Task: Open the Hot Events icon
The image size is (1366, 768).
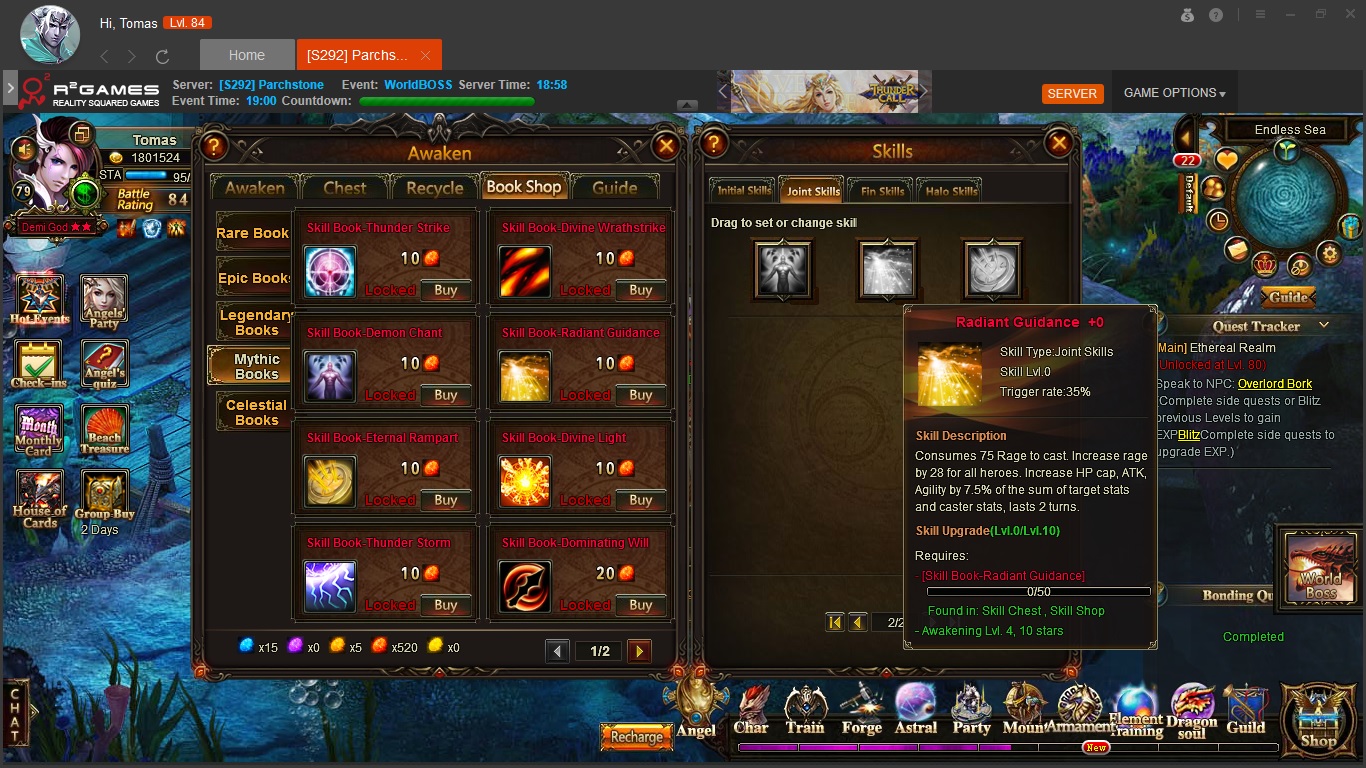Action: click(40, 300)
